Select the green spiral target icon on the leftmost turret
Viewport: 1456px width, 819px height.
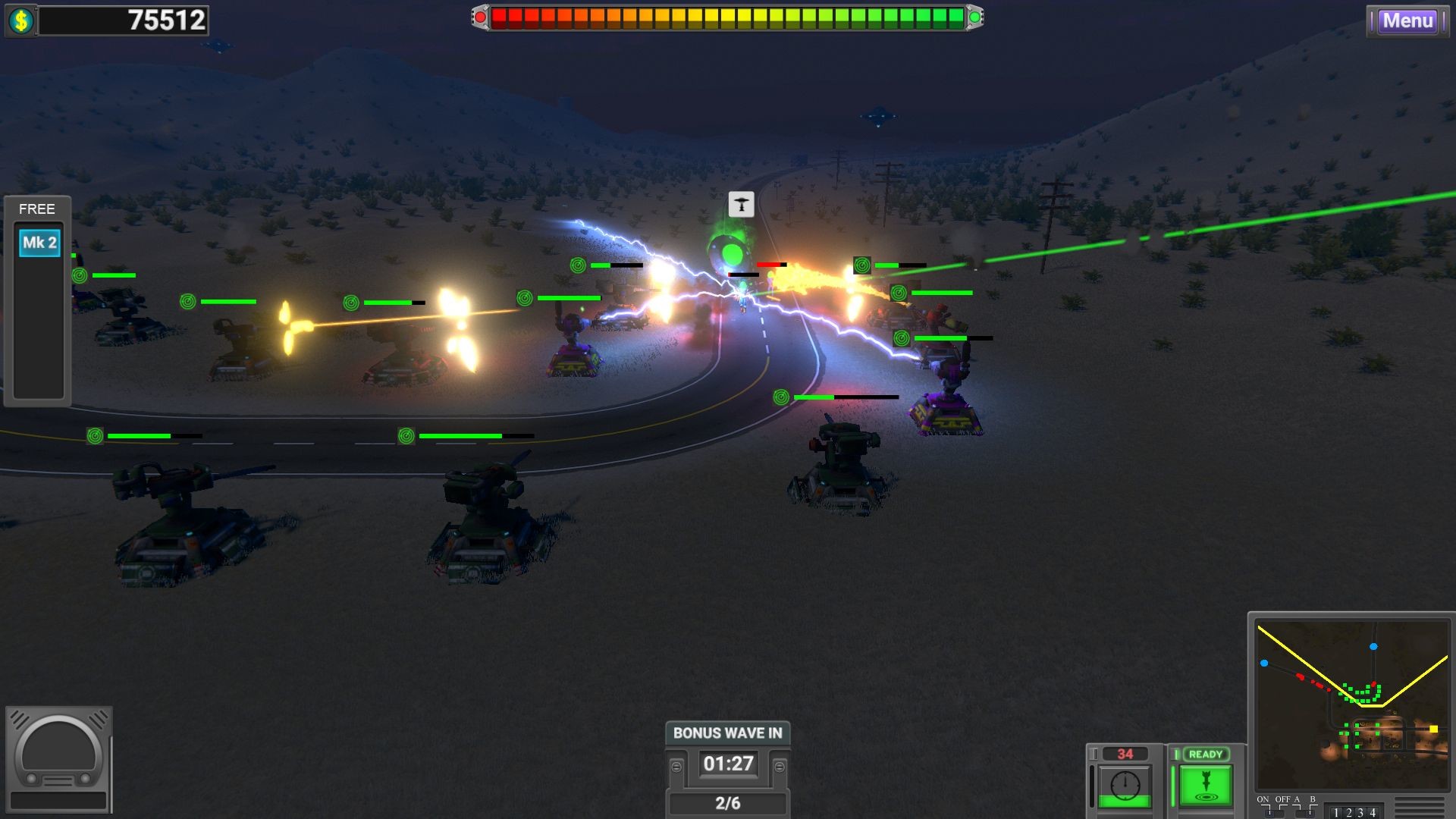(79, 275)
